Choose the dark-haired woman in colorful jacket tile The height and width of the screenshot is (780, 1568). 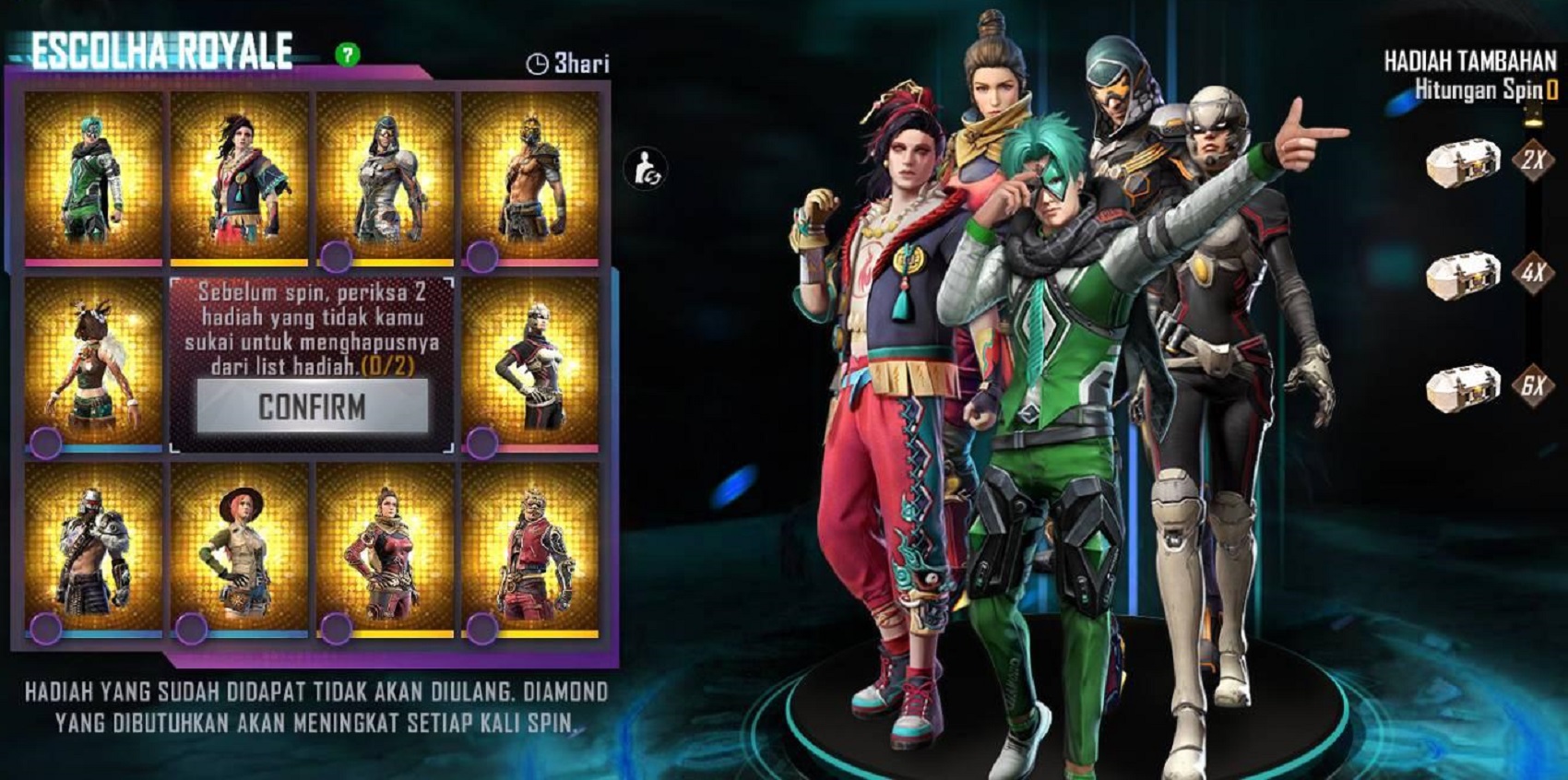point(239,177)
